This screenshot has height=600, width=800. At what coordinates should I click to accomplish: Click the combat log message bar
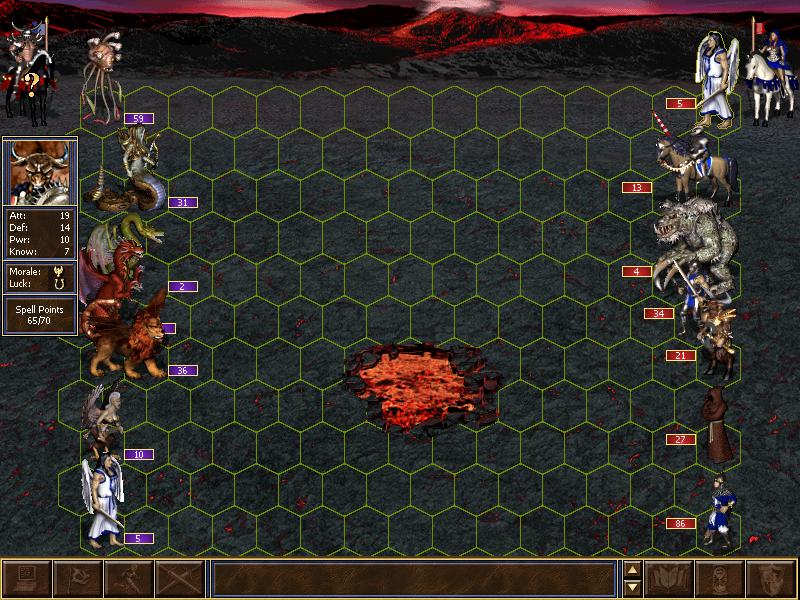(x=412, y=579)
